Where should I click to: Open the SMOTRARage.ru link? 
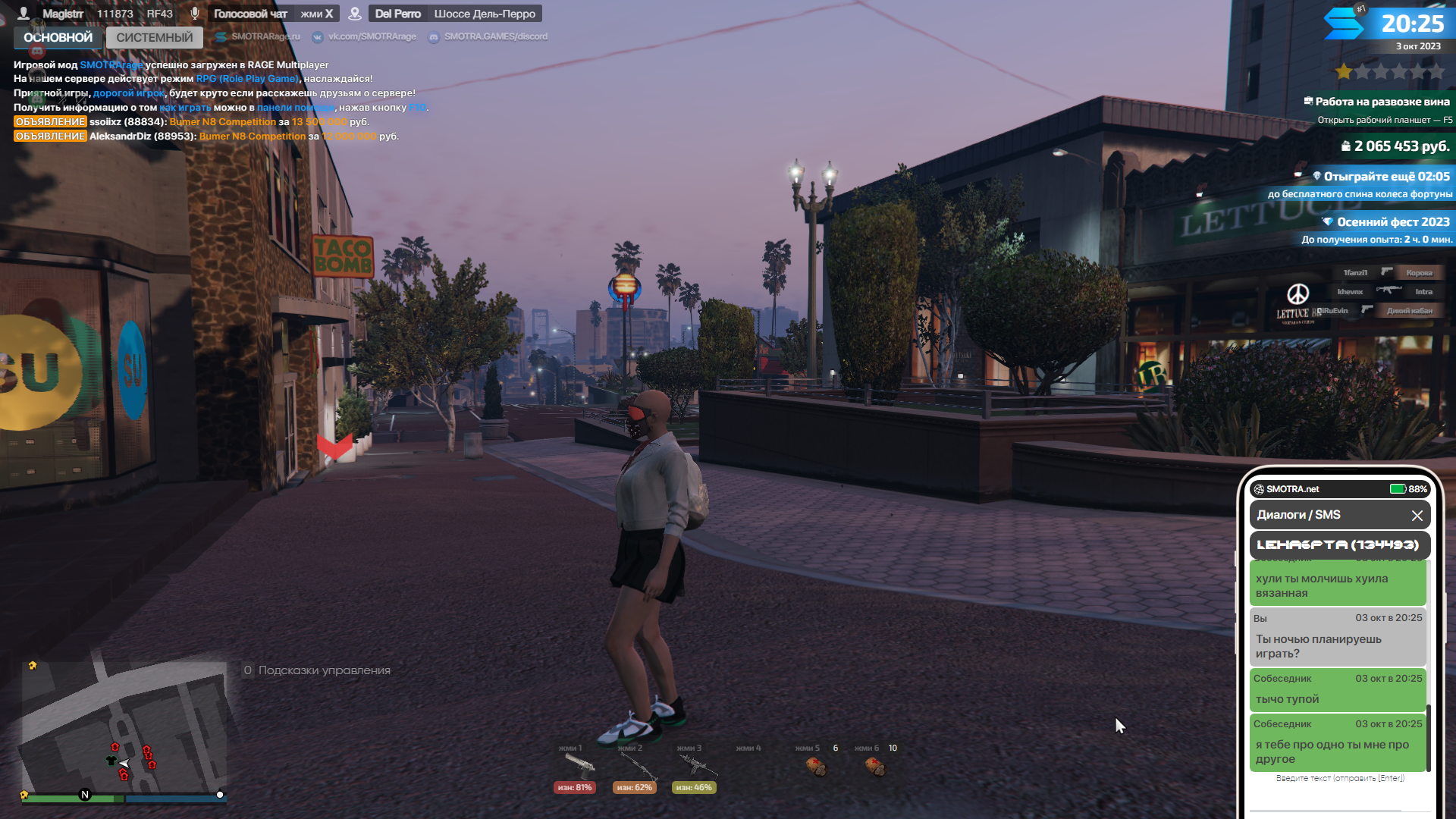(x=265, y=36)
